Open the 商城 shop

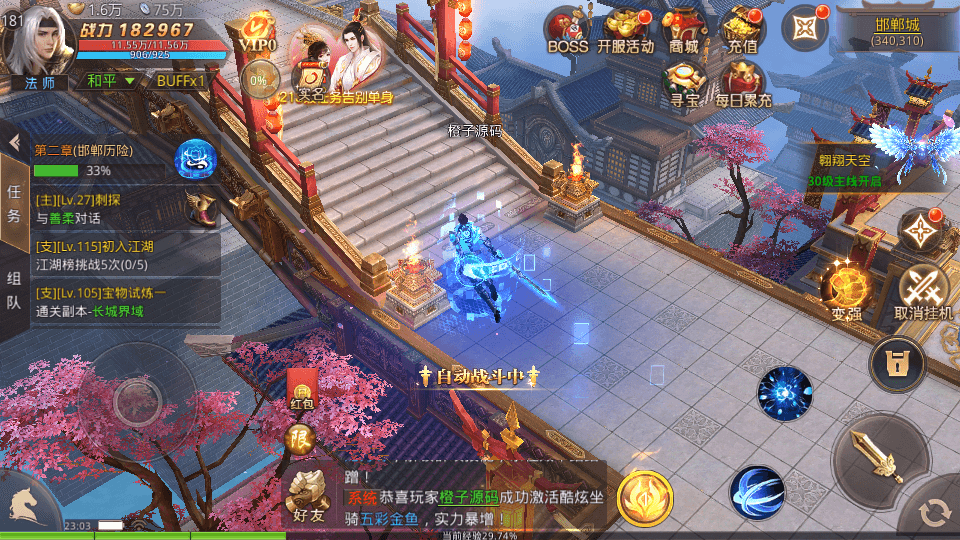point(684,30)
